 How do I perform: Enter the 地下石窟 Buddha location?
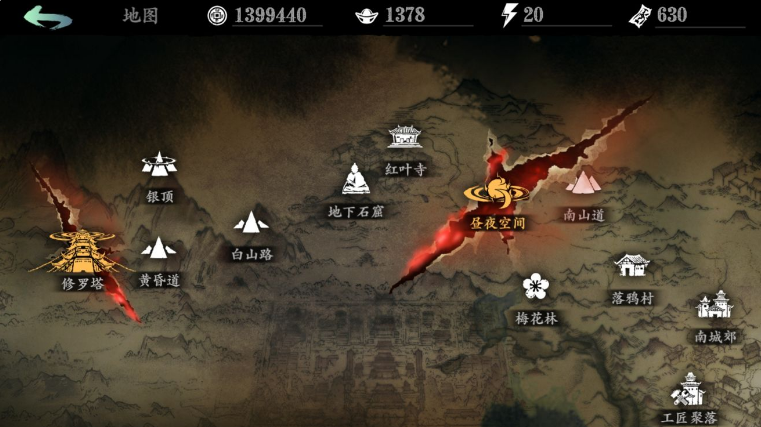(355, 181)
